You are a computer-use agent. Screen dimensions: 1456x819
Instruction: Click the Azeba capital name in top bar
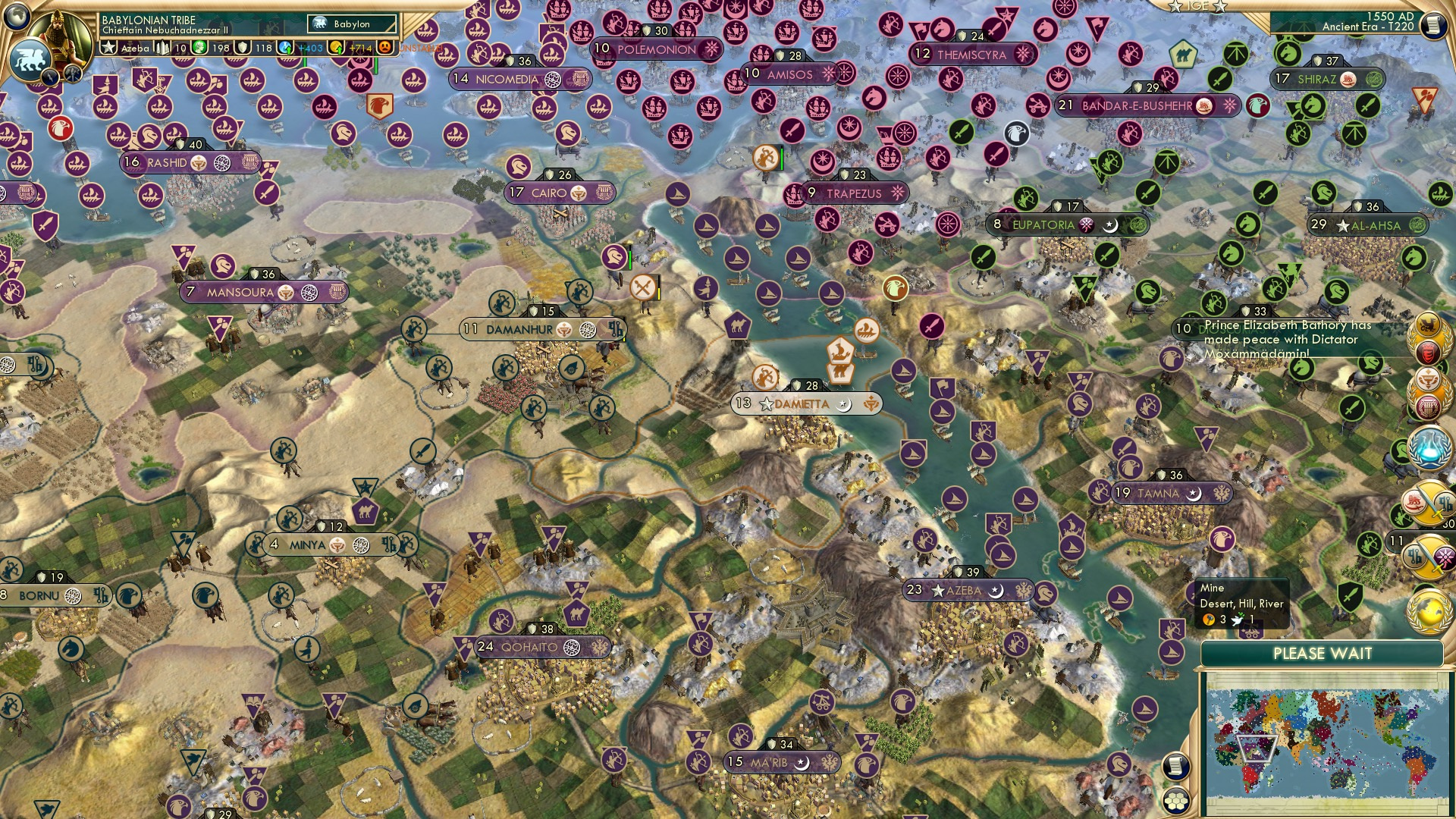[x=134, y=48]
